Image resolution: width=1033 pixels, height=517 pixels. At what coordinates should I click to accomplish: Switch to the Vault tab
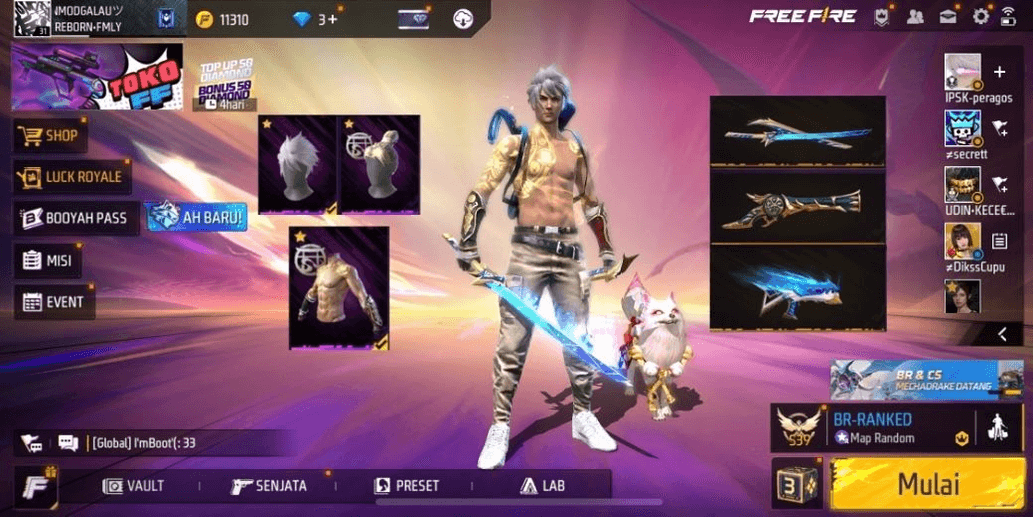click(x=134, y=486)
